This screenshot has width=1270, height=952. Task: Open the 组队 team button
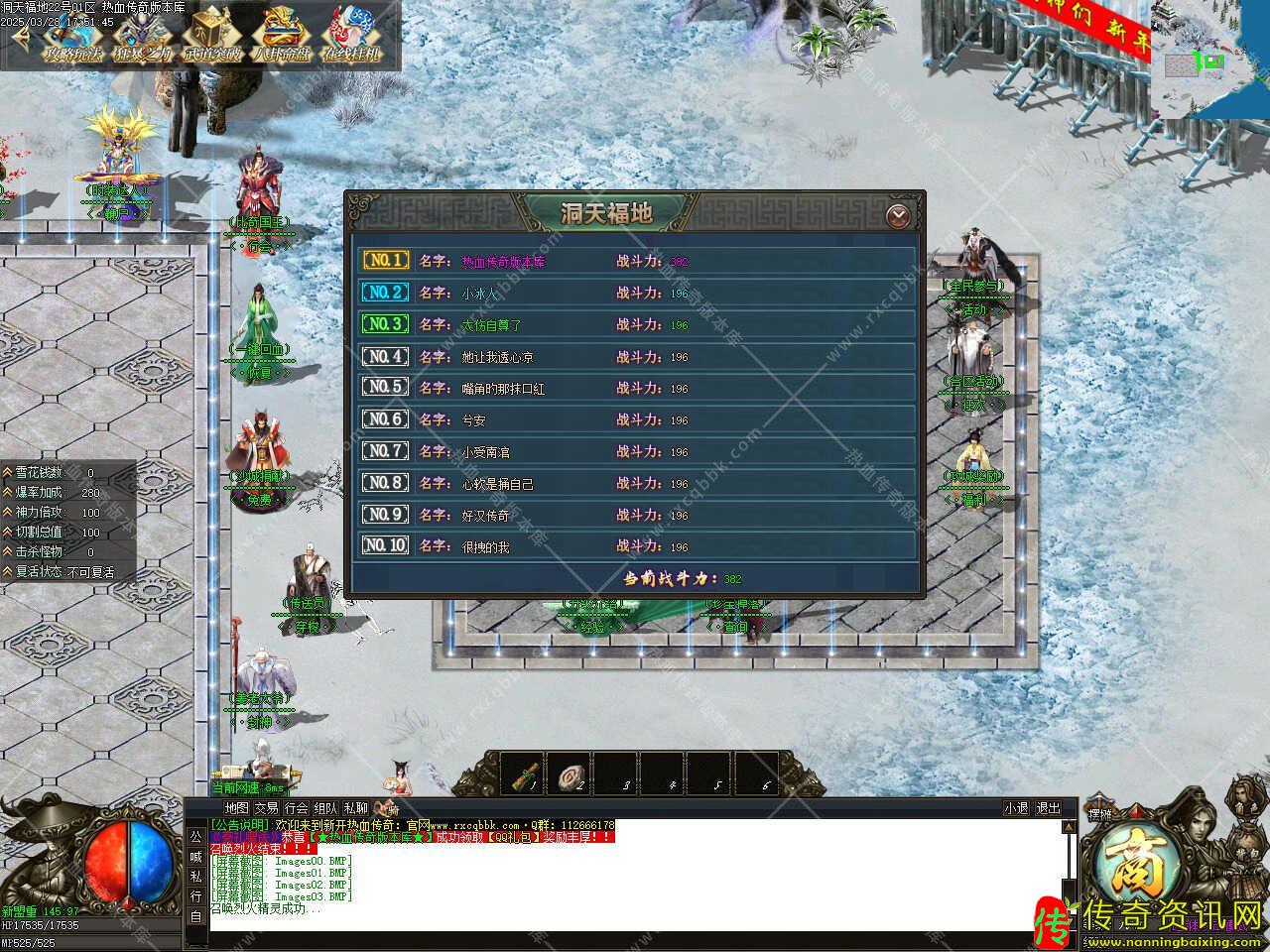325,808
